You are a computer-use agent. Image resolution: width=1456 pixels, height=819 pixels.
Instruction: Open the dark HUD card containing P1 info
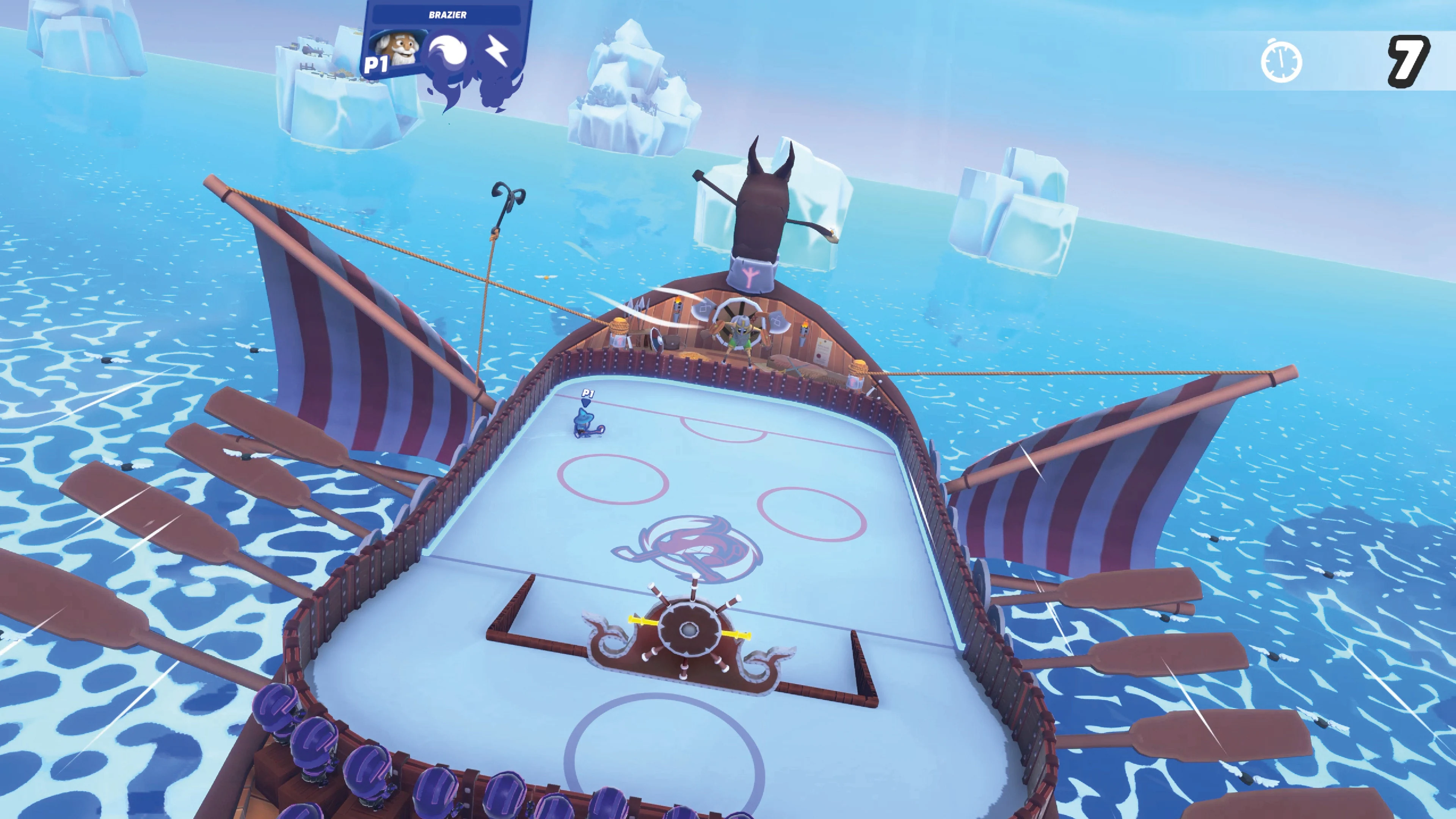click(447, 39)
